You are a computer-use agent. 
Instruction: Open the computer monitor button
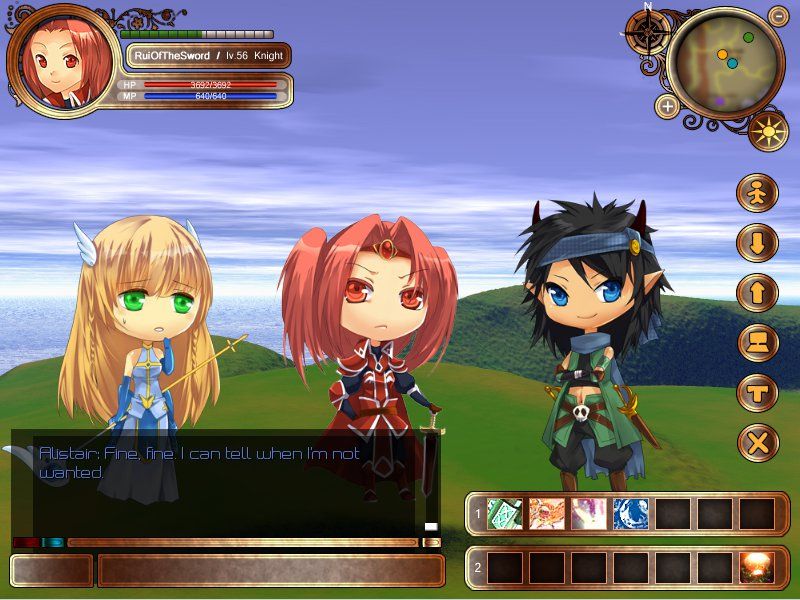coord(757,343)
